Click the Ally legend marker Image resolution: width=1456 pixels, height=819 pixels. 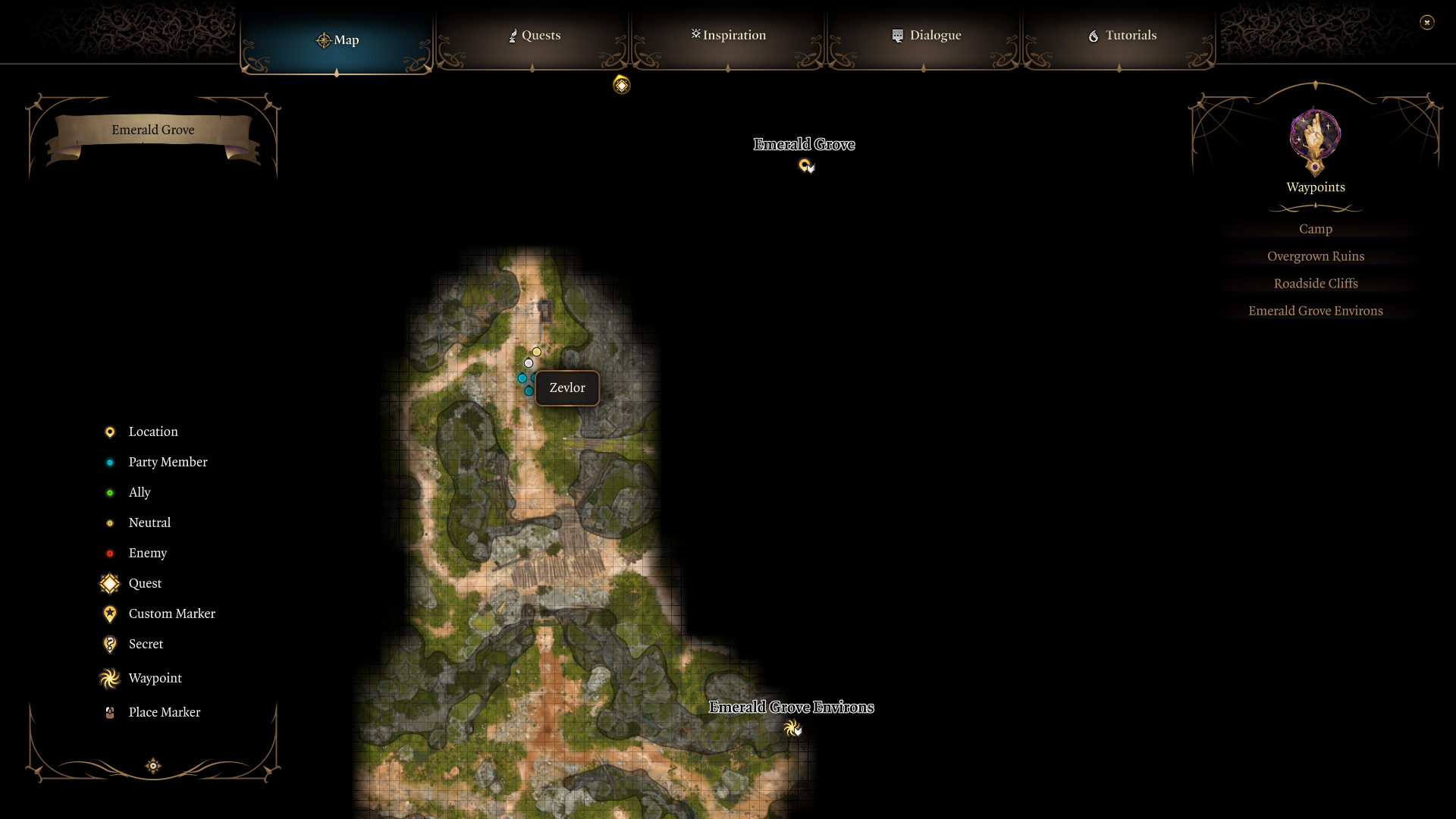coord(109,492)
